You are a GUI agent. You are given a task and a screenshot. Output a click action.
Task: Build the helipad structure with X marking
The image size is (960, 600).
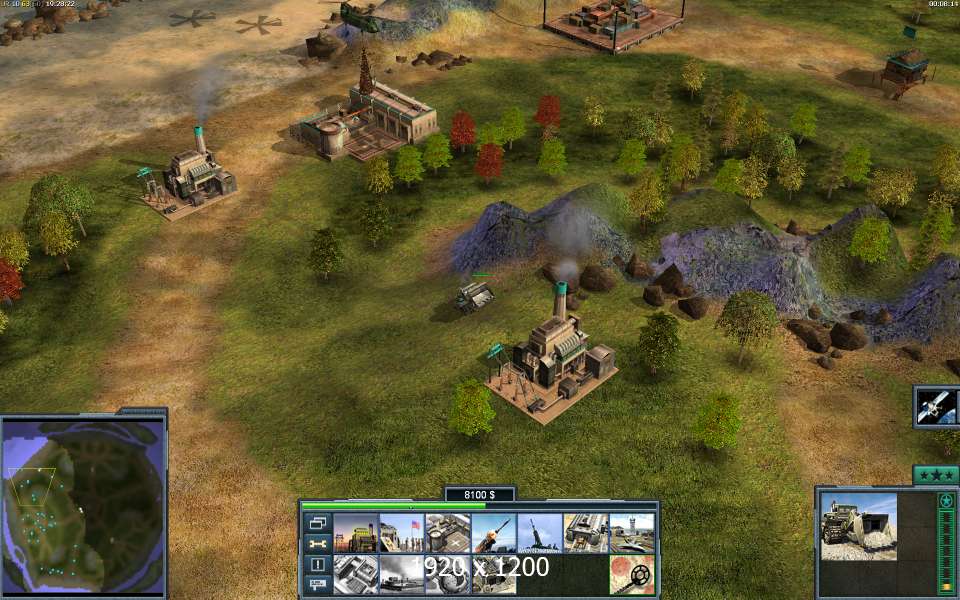(x=447, y=533)
